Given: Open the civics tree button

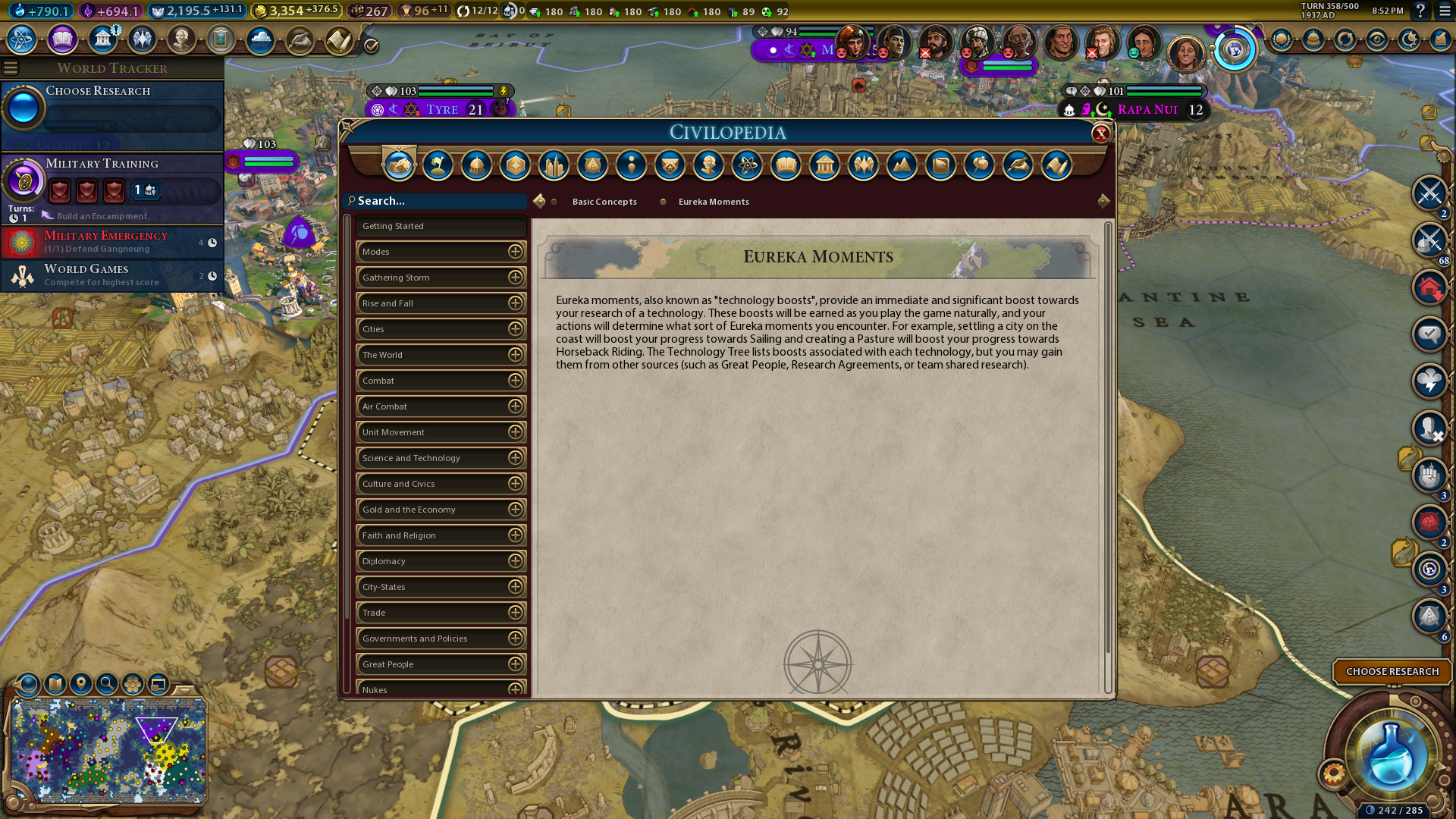Looking at the screenshot, I should (x=62, y=39).
